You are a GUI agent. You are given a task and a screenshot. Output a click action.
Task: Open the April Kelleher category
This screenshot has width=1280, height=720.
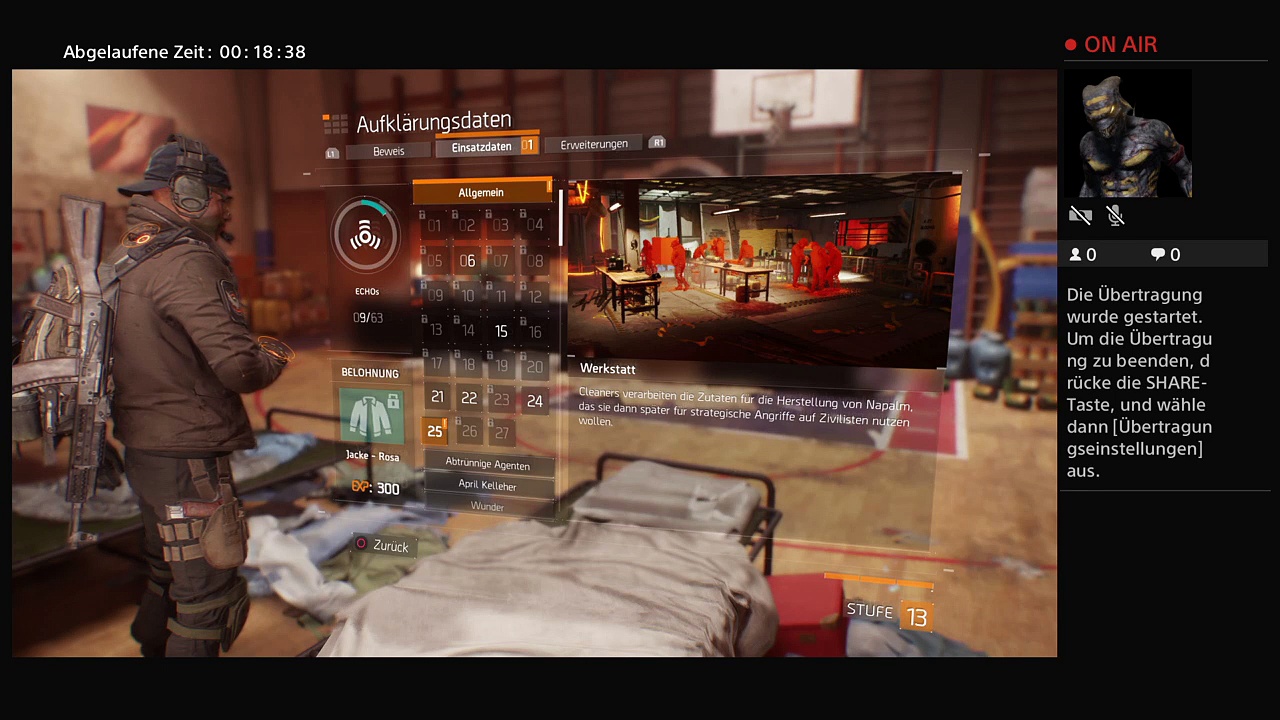(488, 485)
